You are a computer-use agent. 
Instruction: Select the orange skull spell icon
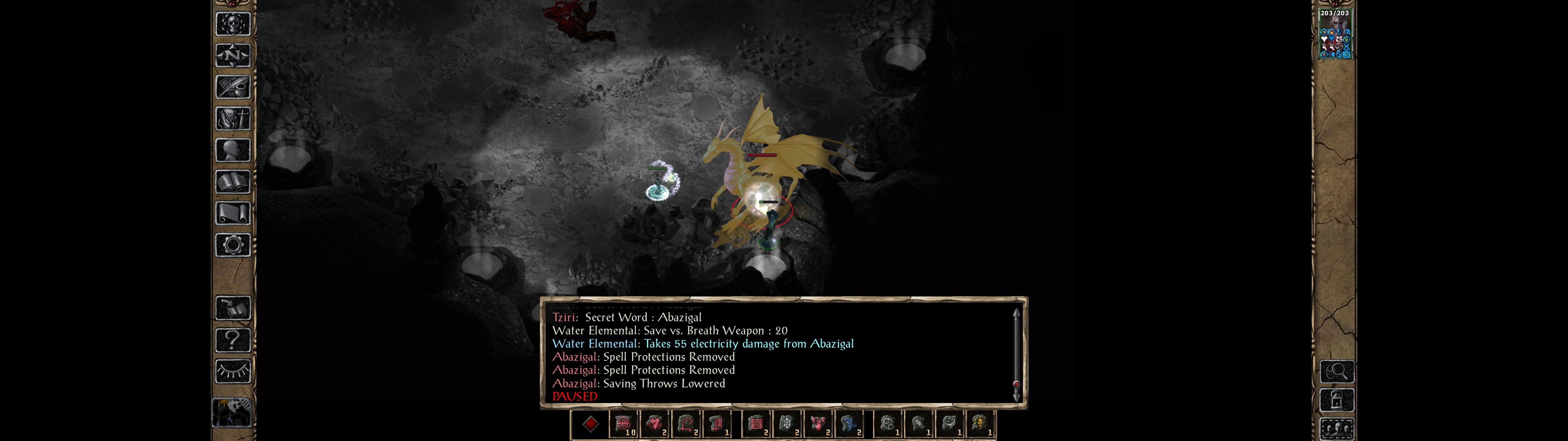tap(979, 423)
